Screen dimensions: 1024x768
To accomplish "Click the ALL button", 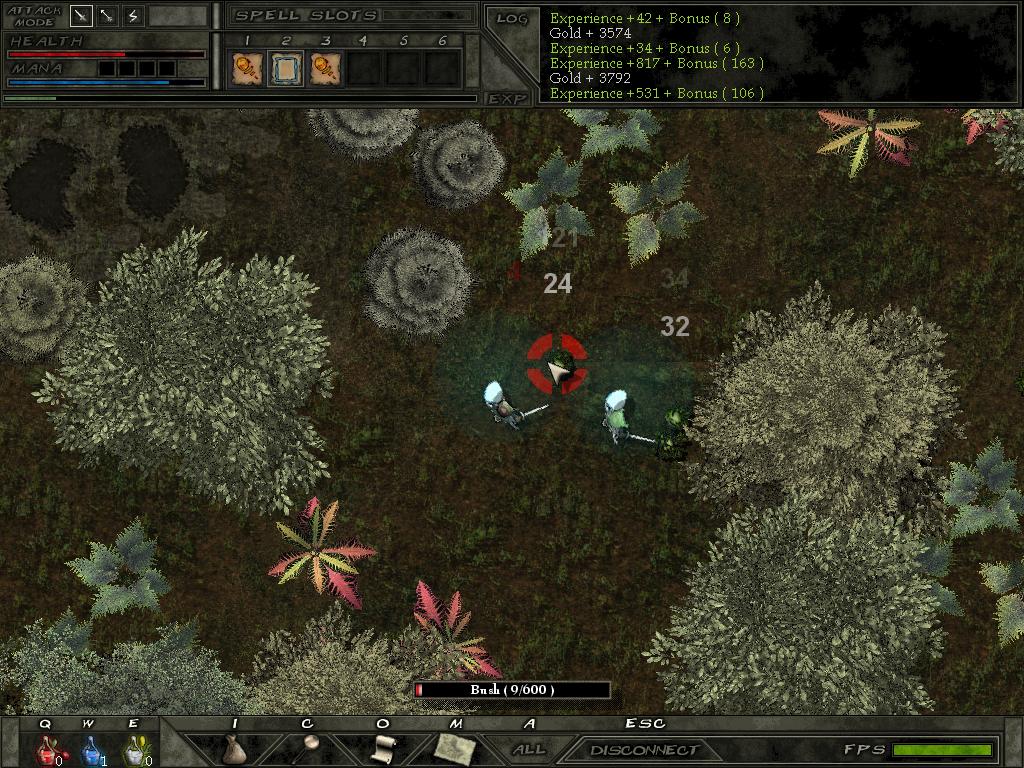I will [x=529, y=749].
